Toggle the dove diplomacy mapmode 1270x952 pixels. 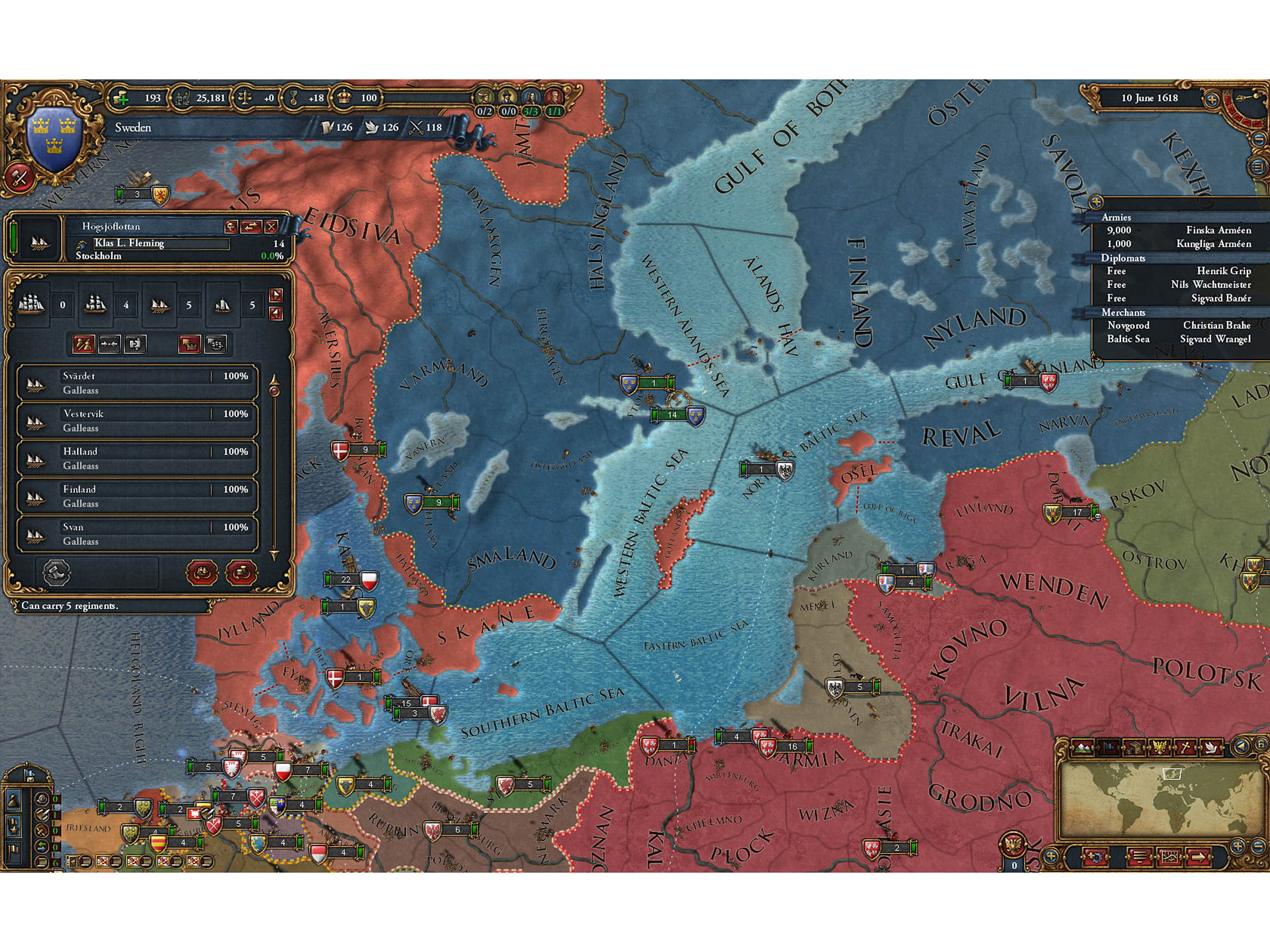pyautogui.click(x=1212, y=748)
